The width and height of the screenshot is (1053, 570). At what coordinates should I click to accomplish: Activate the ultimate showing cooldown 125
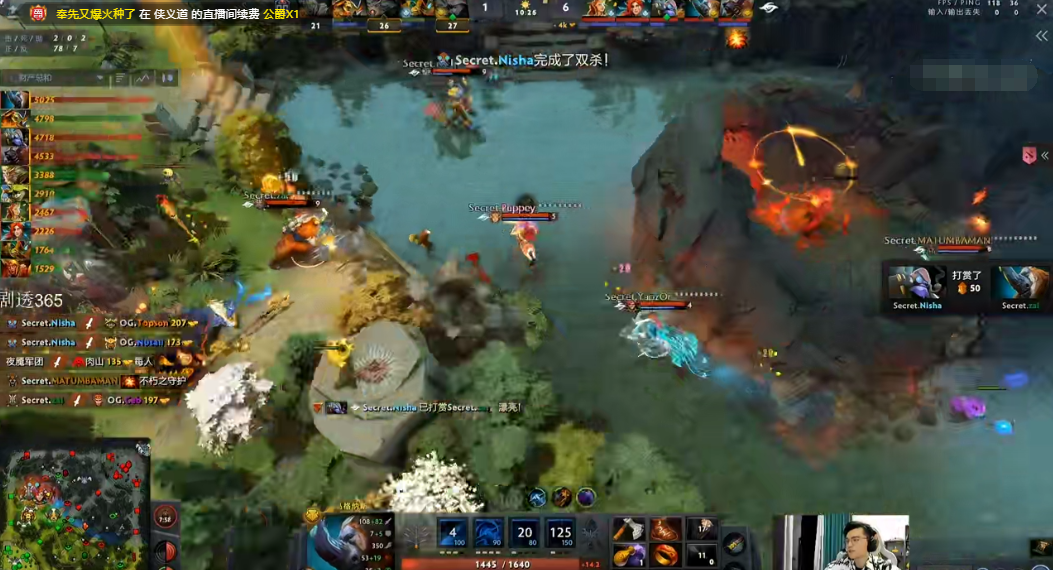[561, 534]
